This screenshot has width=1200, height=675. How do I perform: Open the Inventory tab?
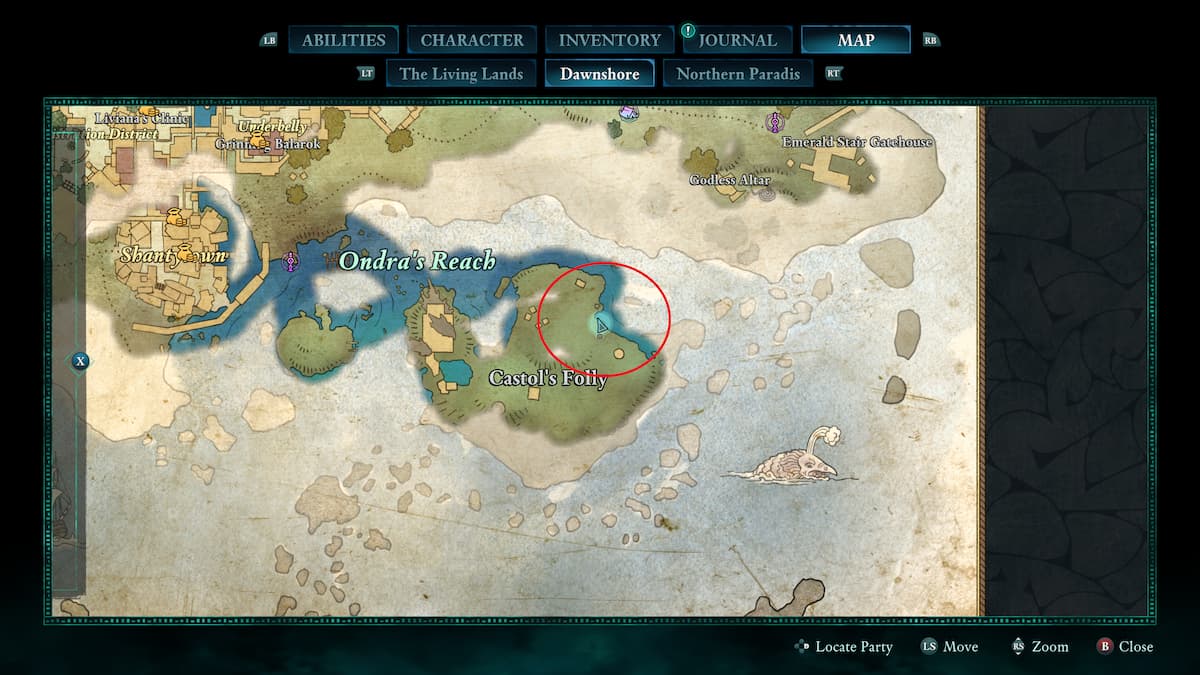click(610, 40)
